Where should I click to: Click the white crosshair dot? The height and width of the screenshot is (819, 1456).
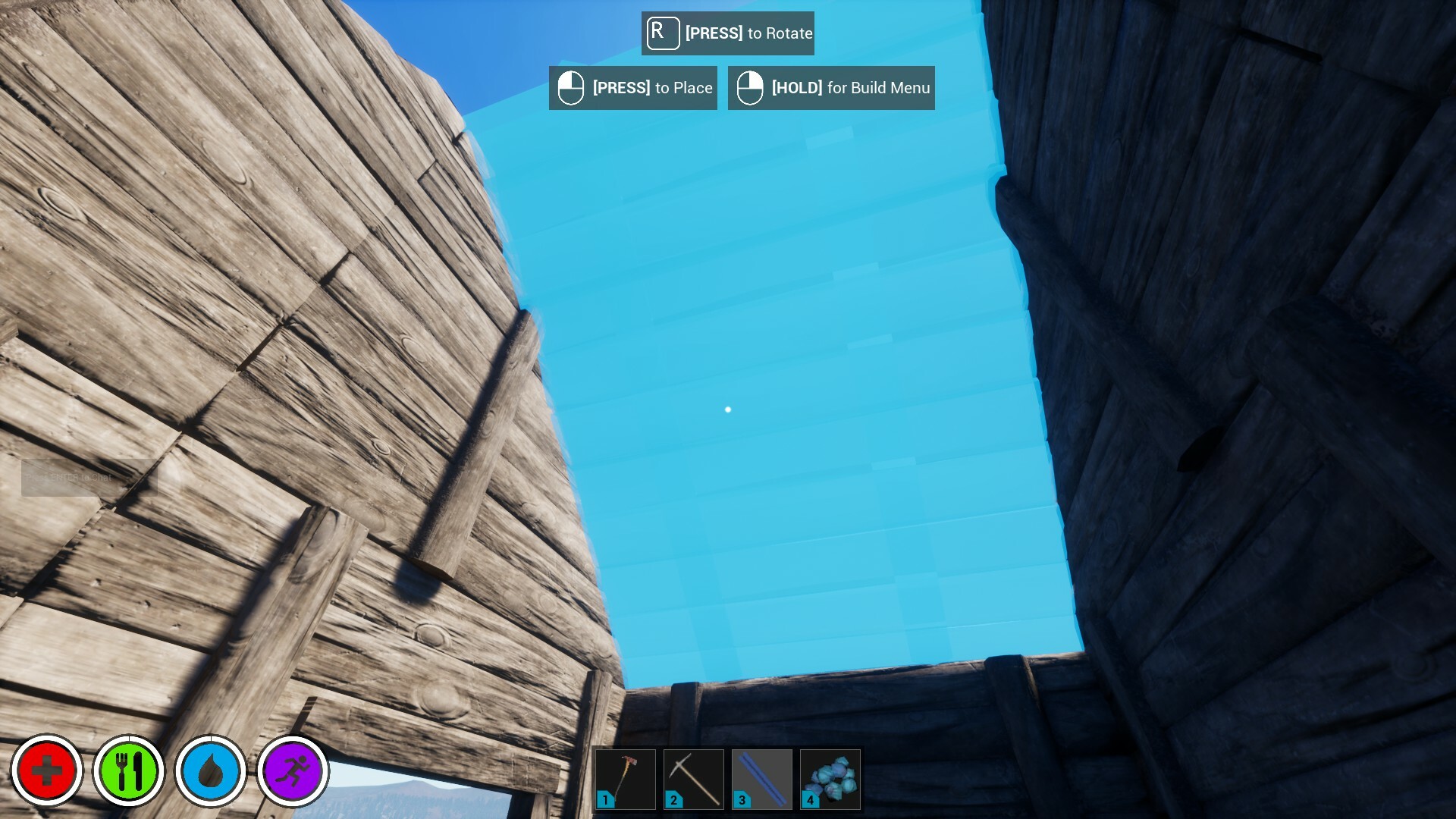728,409
